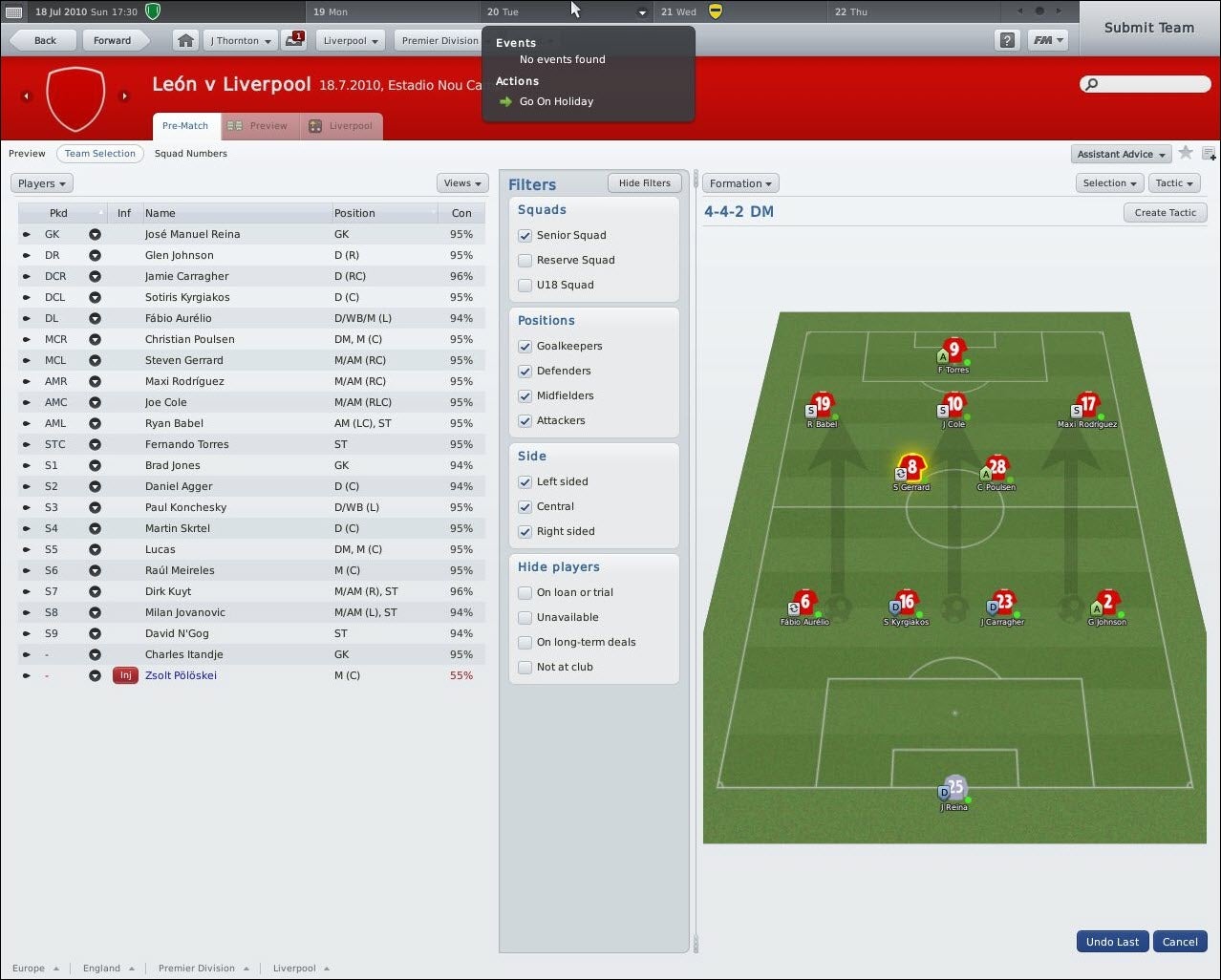Select Fernando Torres in squad list

tap(187, 444)
